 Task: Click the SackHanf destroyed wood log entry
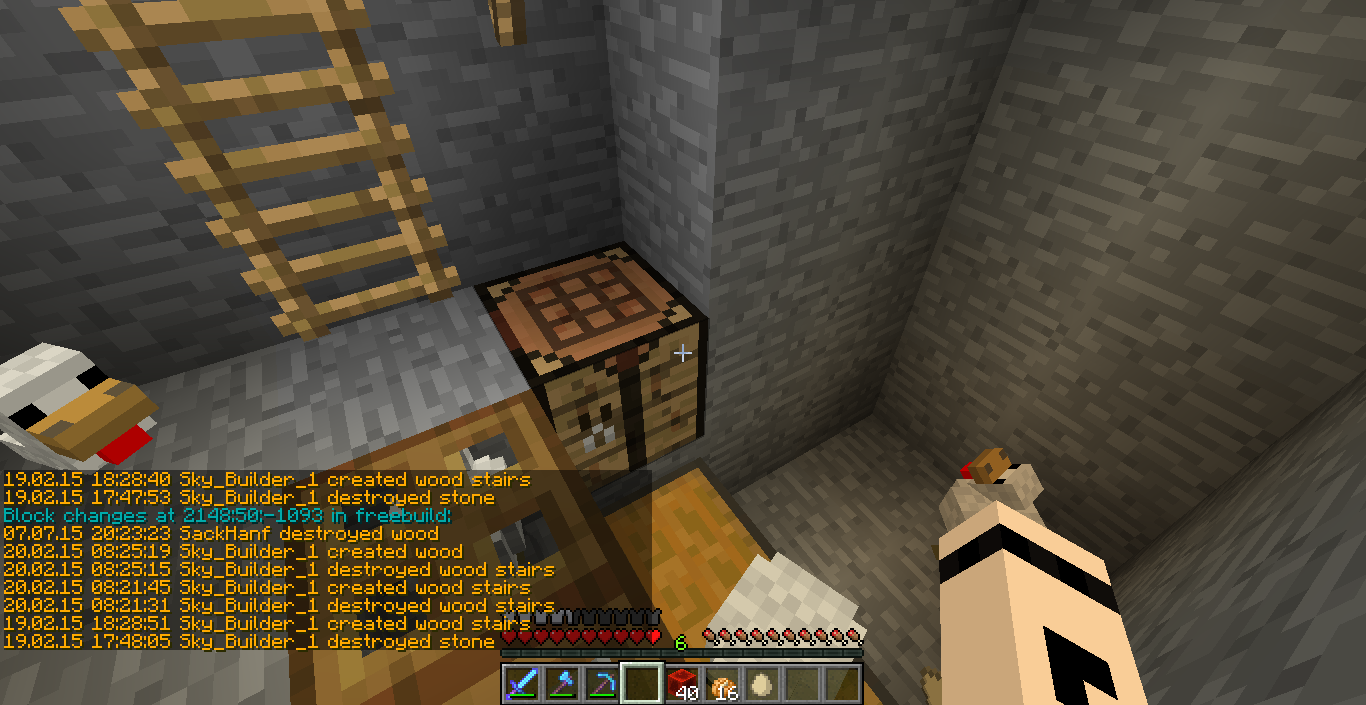tap(221, 533)
